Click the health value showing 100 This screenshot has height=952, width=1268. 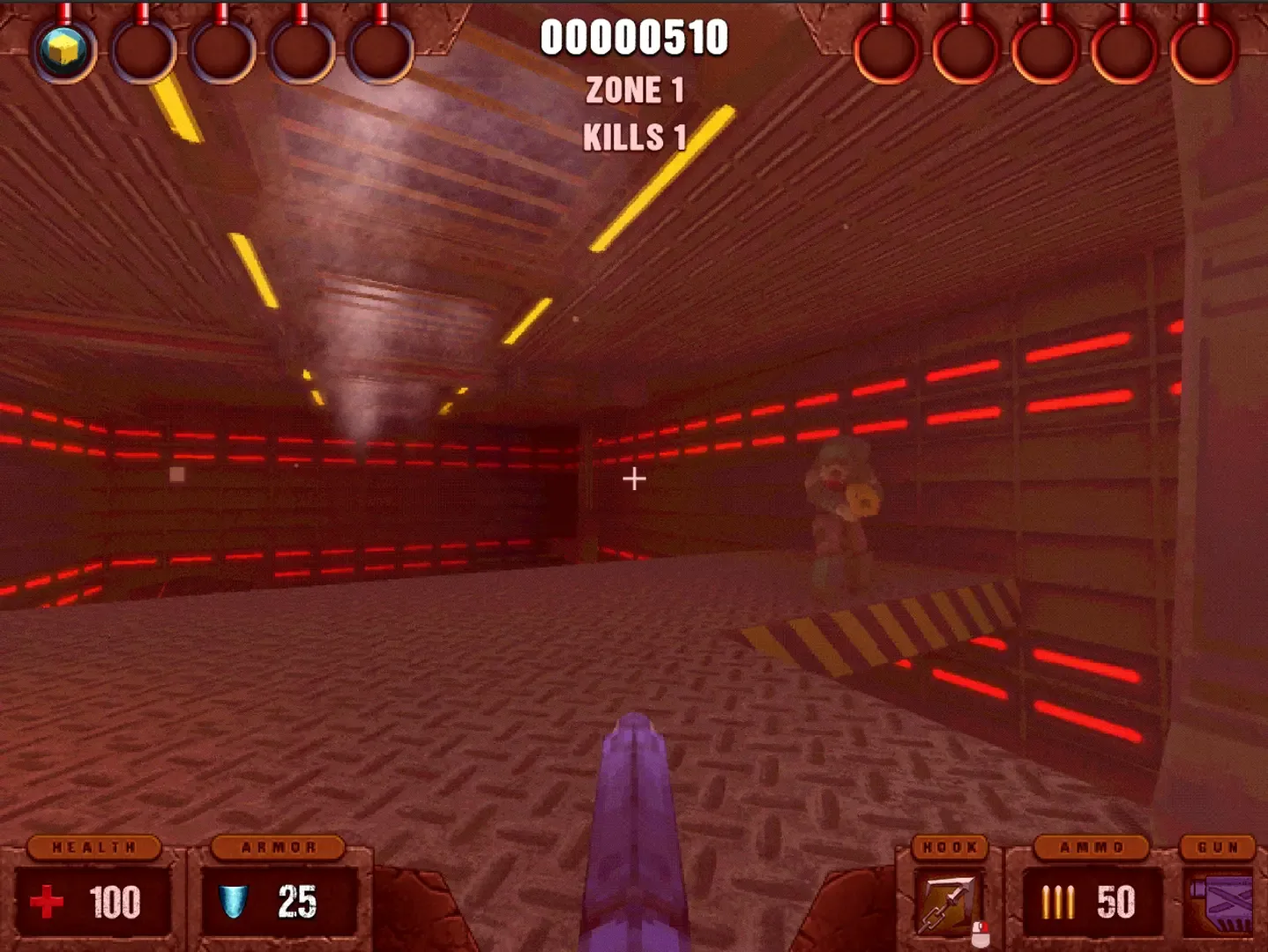pos(116,901)
